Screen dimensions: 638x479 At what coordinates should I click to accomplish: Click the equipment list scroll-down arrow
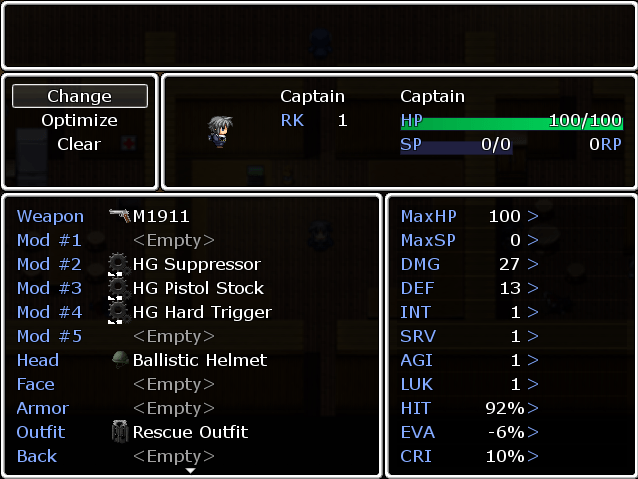[x=191, y=470]
